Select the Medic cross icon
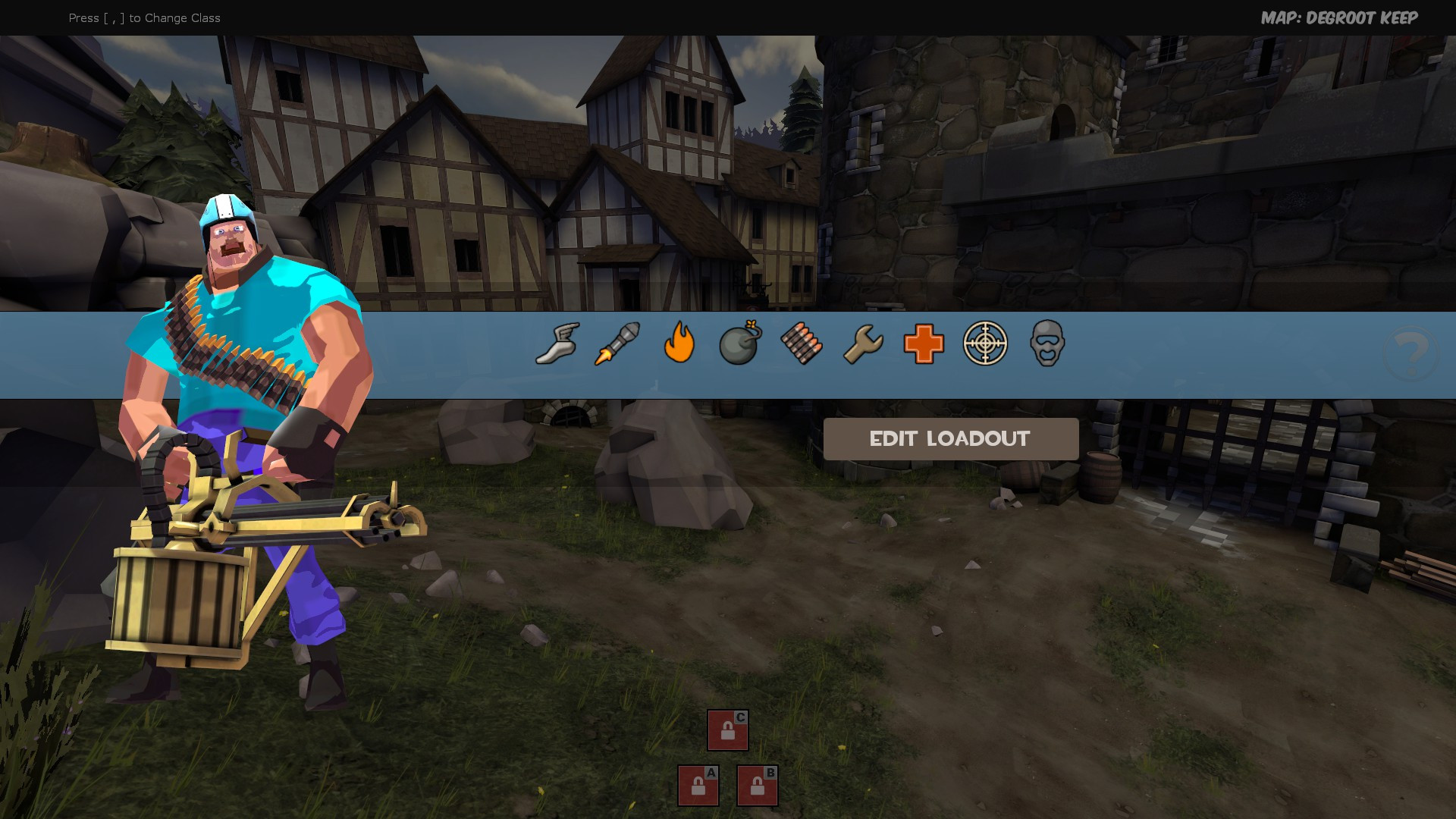The image size is (1456, 819). click(x=922, y=345)
